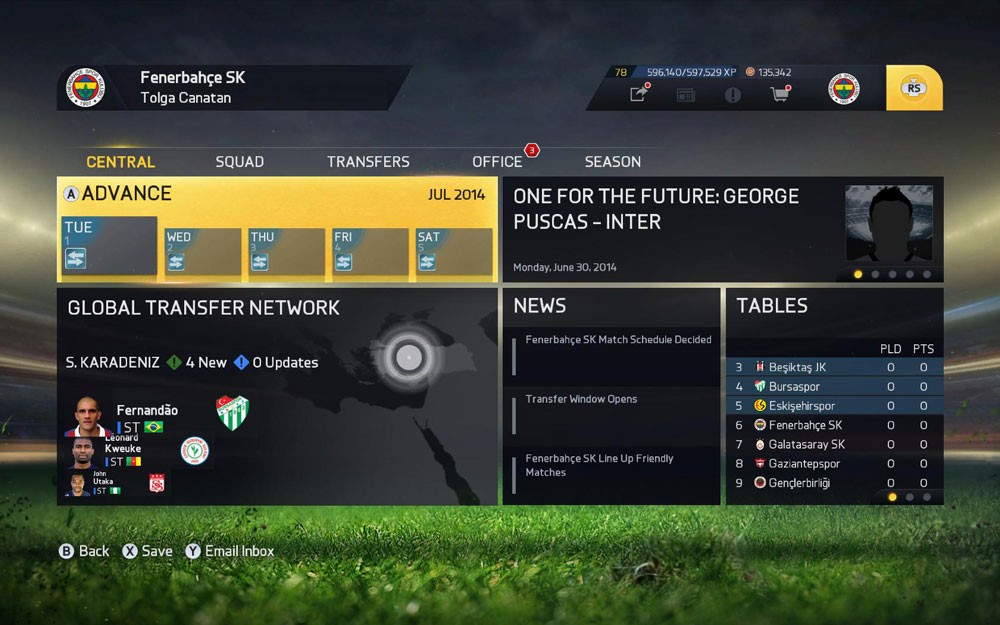Select Leonard Kweuke scouting entry

[122, 450]
